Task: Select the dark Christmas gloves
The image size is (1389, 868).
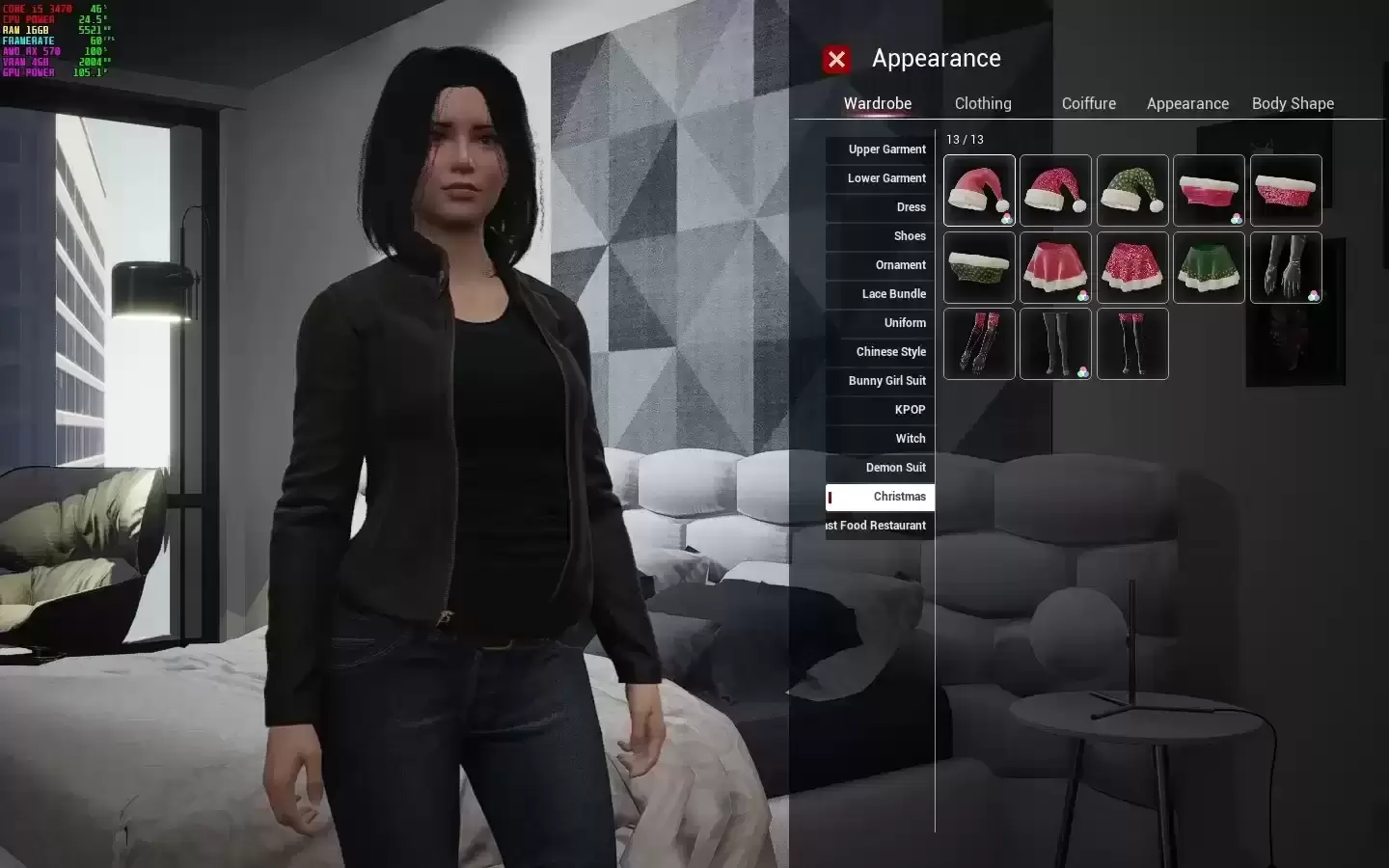Action: tap(1286, 267)
